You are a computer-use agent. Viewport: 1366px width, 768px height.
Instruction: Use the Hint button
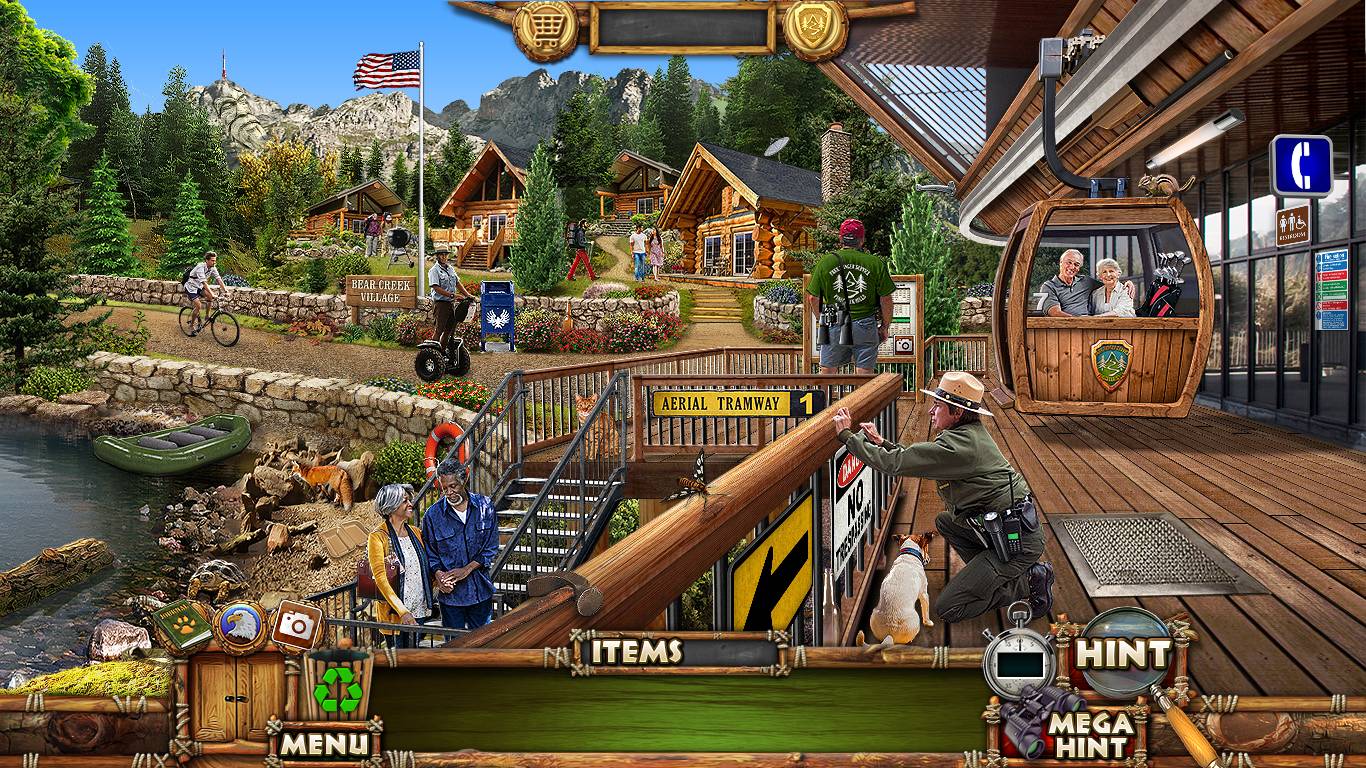click(1122, 654)
